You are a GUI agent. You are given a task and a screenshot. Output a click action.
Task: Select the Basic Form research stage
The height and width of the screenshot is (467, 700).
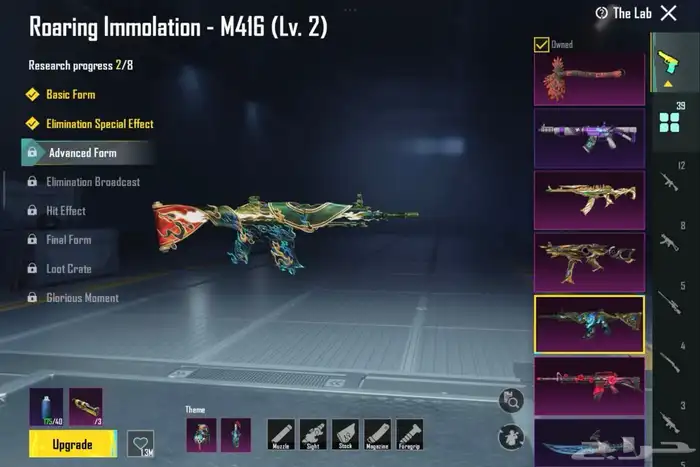[72, 95]
